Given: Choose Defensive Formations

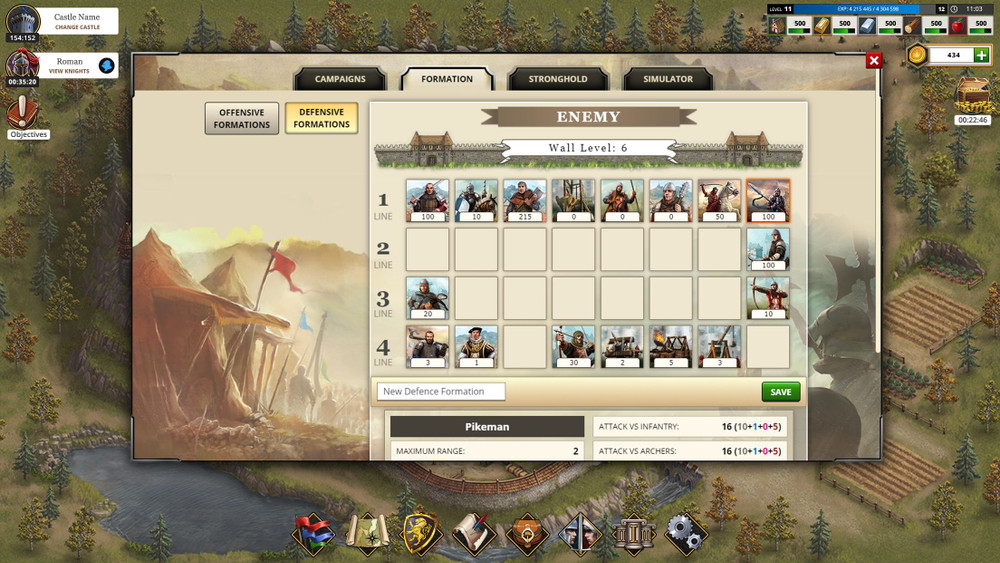Looking at the screenshot, I should pyautogui.click(x=321, y=119).
